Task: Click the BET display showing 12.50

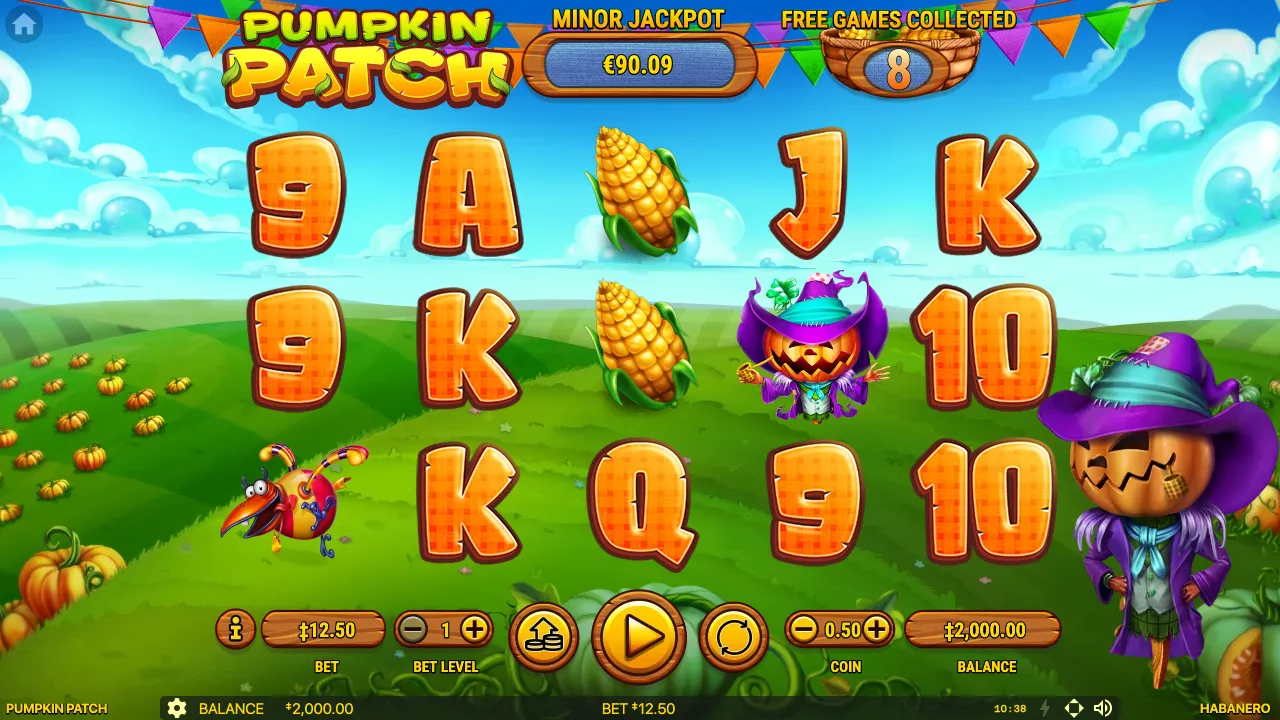Action: 326,630
